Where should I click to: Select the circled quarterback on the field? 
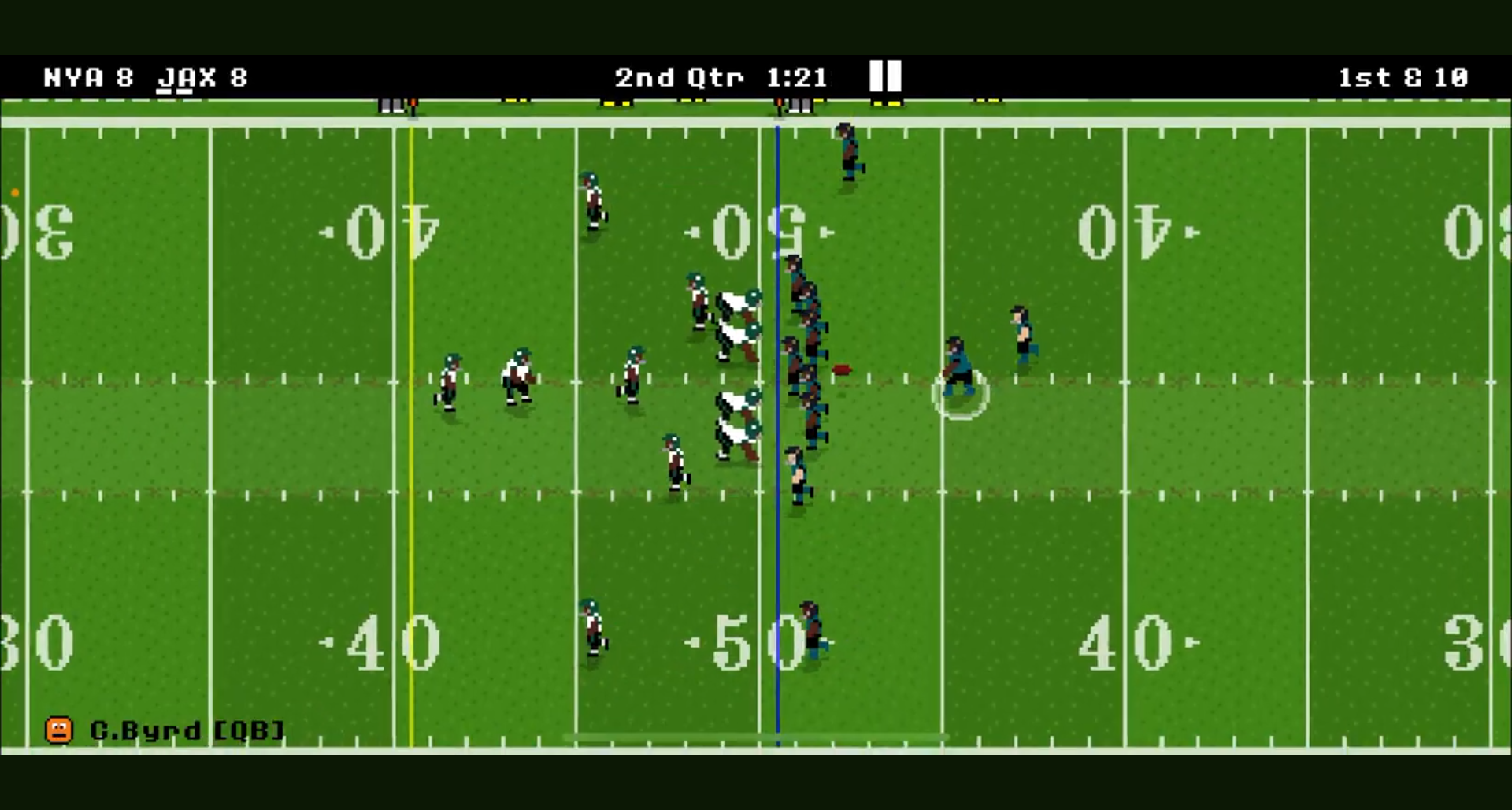[x=959, y=386]
